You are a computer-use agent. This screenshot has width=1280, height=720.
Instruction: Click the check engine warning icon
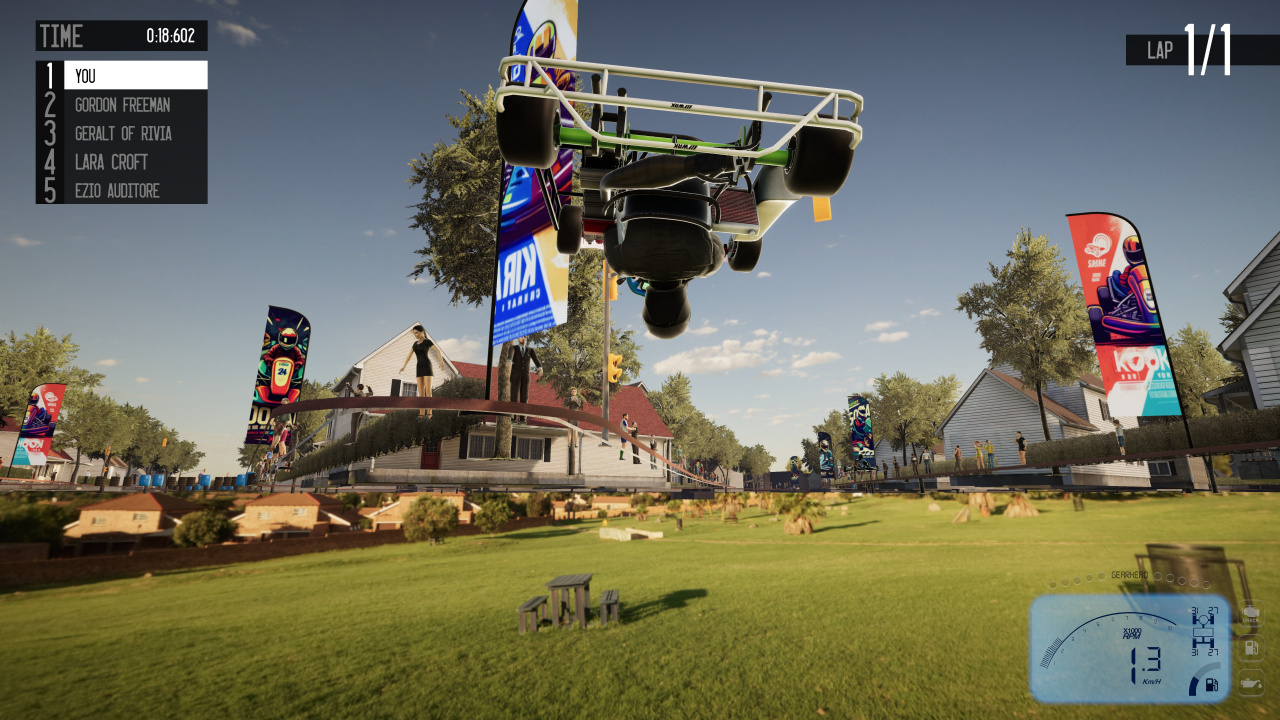(1251, 615)
